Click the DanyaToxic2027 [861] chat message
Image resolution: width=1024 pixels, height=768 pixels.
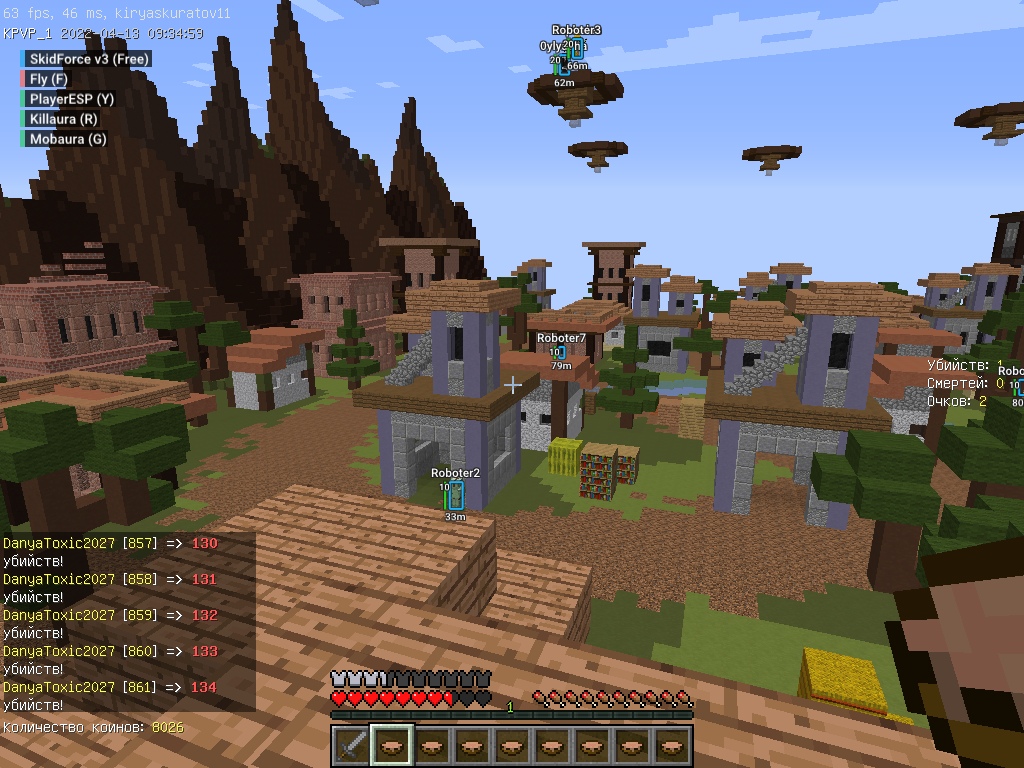110,687
